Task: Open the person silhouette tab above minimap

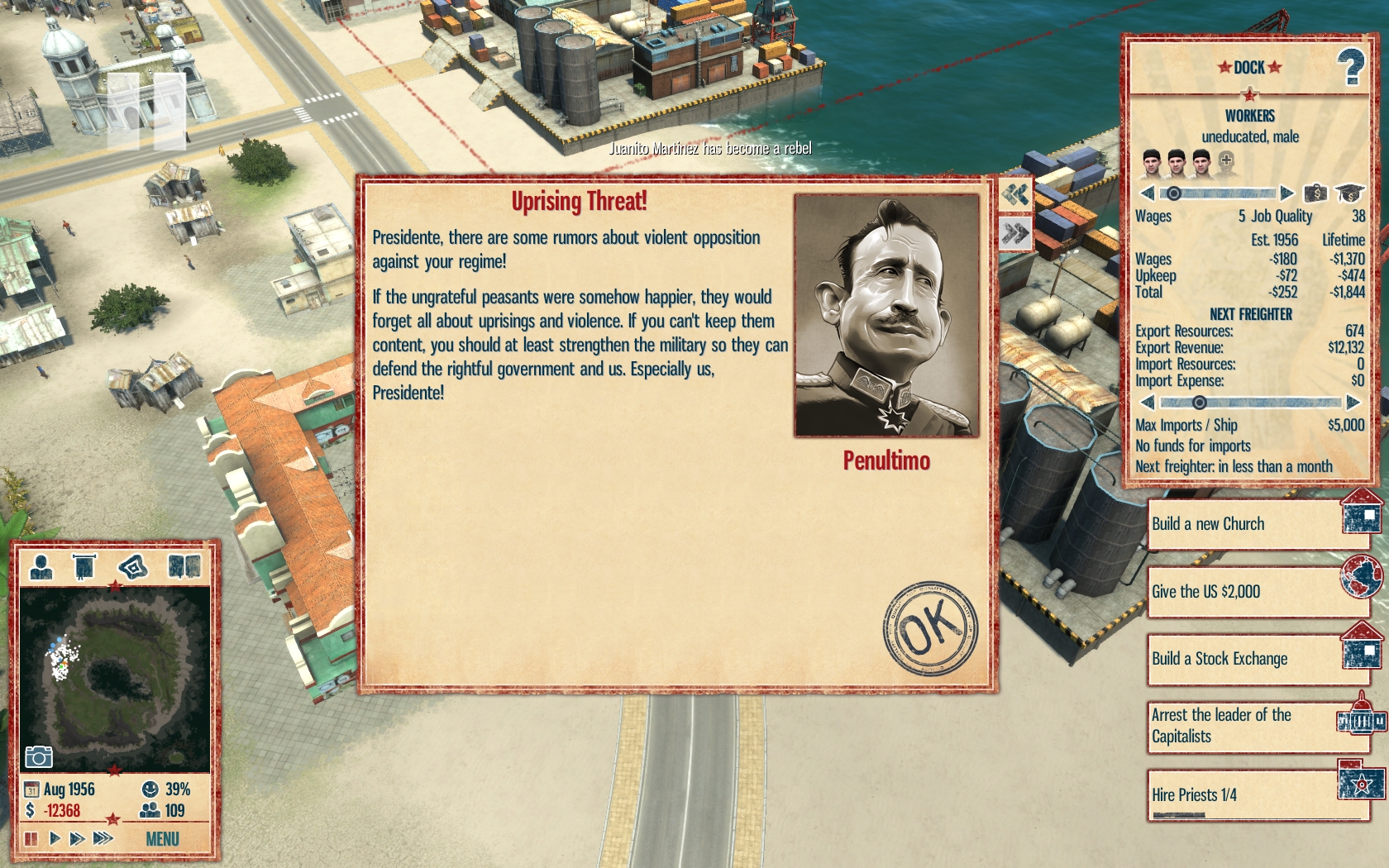Action: coord(41,567)
